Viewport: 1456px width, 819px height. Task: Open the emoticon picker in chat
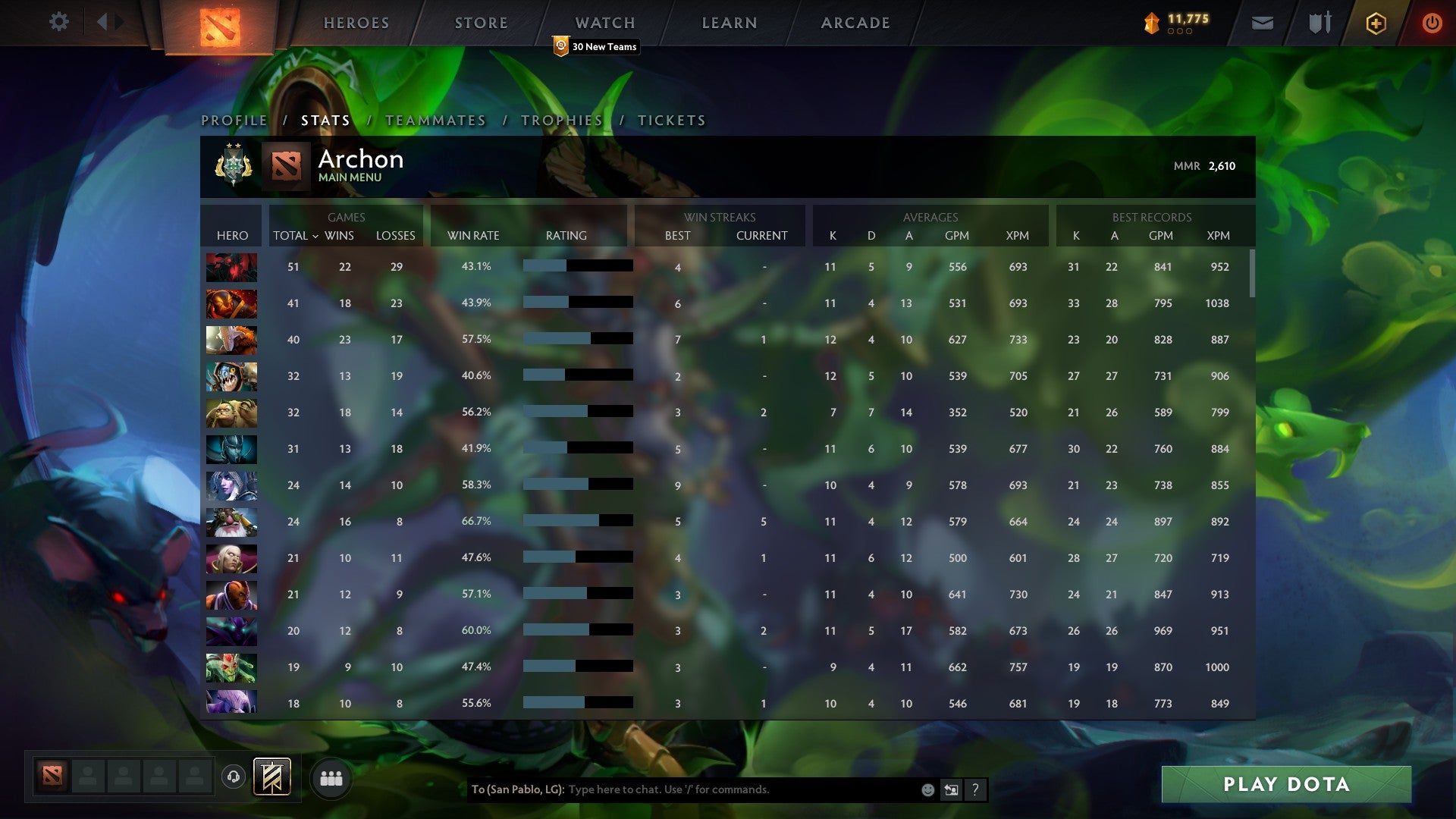[x=927, y=790]
